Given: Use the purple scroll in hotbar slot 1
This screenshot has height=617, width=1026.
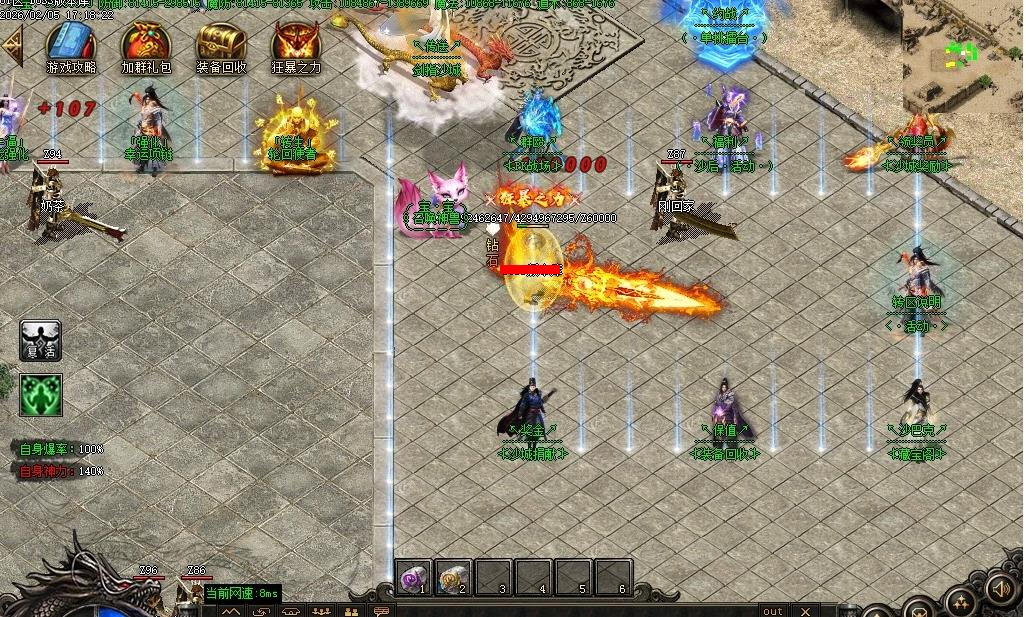Looking at the screenshot, I should pyautogui.click(x=414, y=578).
